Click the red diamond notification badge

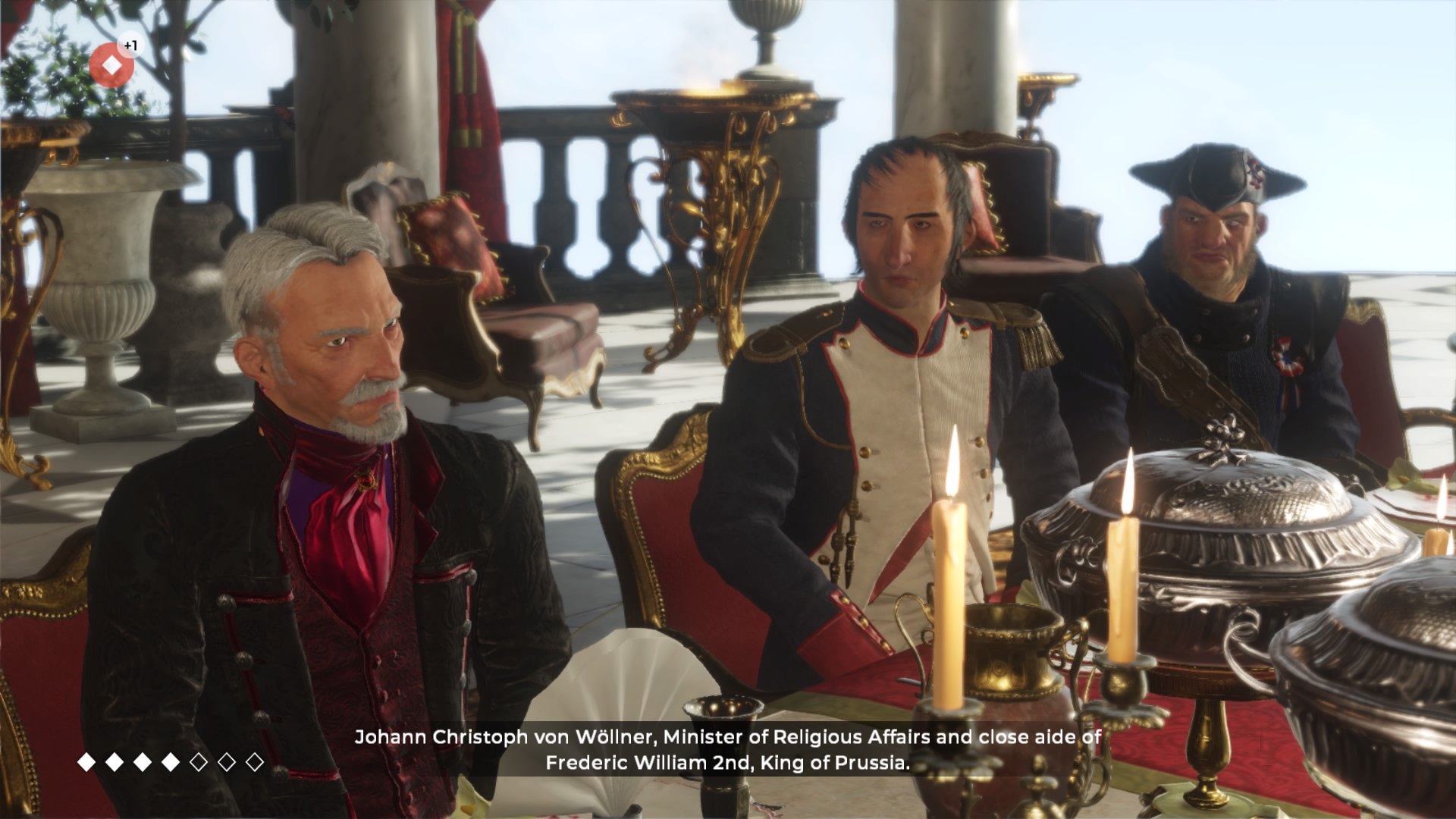pos(112,64)
